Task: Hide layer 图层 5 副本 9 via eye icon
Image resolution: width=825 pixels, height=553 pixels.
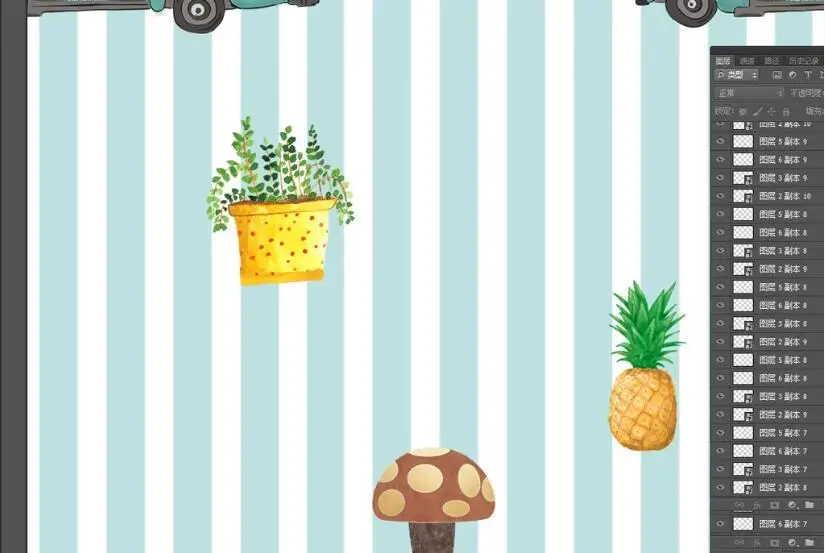Action: (x=720, y=142)
